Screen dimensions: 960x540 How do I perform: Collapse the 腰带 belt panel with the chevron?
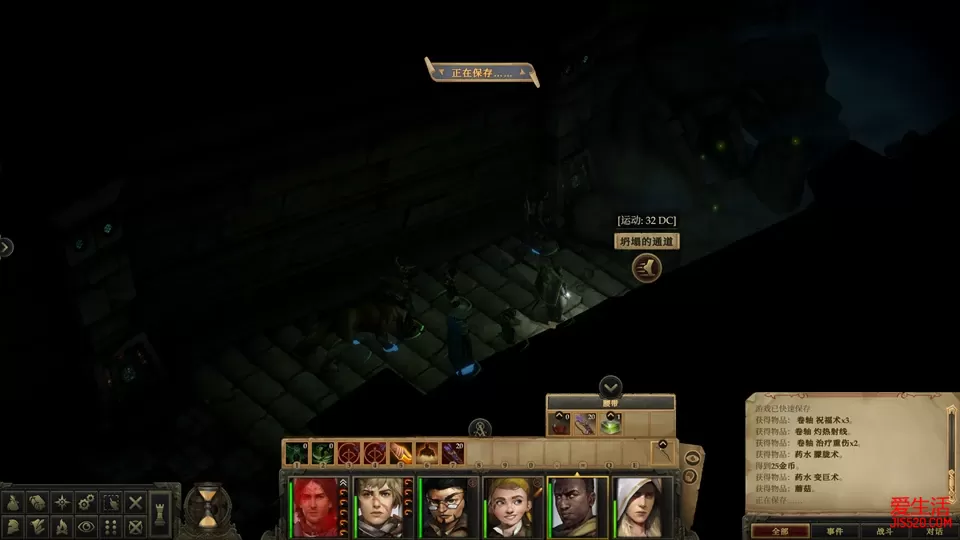pyautogui.click(x=610, y=386)
